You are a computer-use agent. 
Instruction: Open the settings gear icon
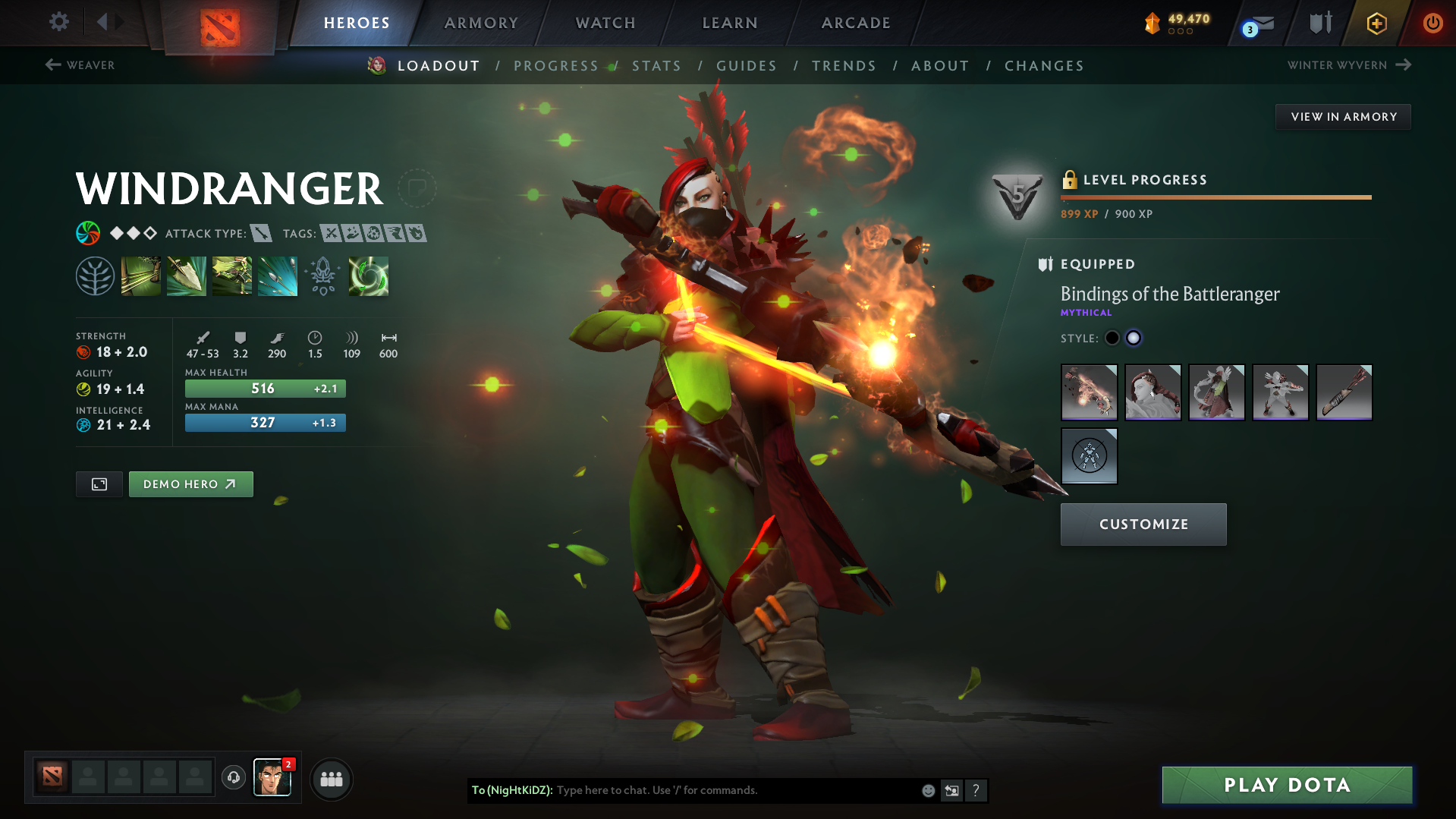coord(58,22)
